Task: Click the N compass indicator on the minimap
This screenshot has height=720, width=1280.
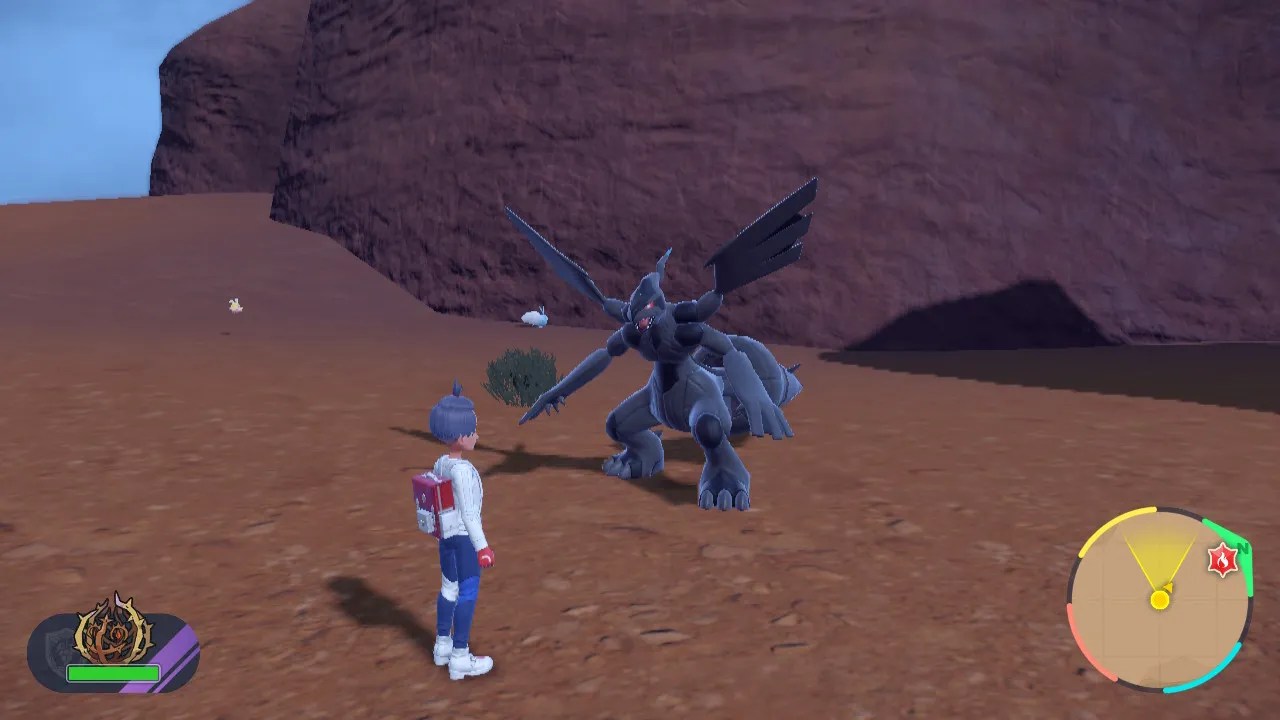Action: (1243, 547)
